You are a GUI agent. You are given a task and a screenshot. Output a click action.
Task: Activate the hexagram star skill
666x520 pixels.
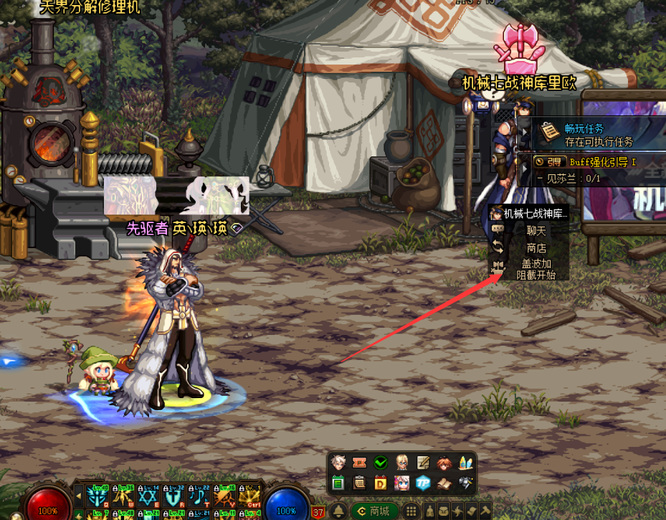(149, 497)
